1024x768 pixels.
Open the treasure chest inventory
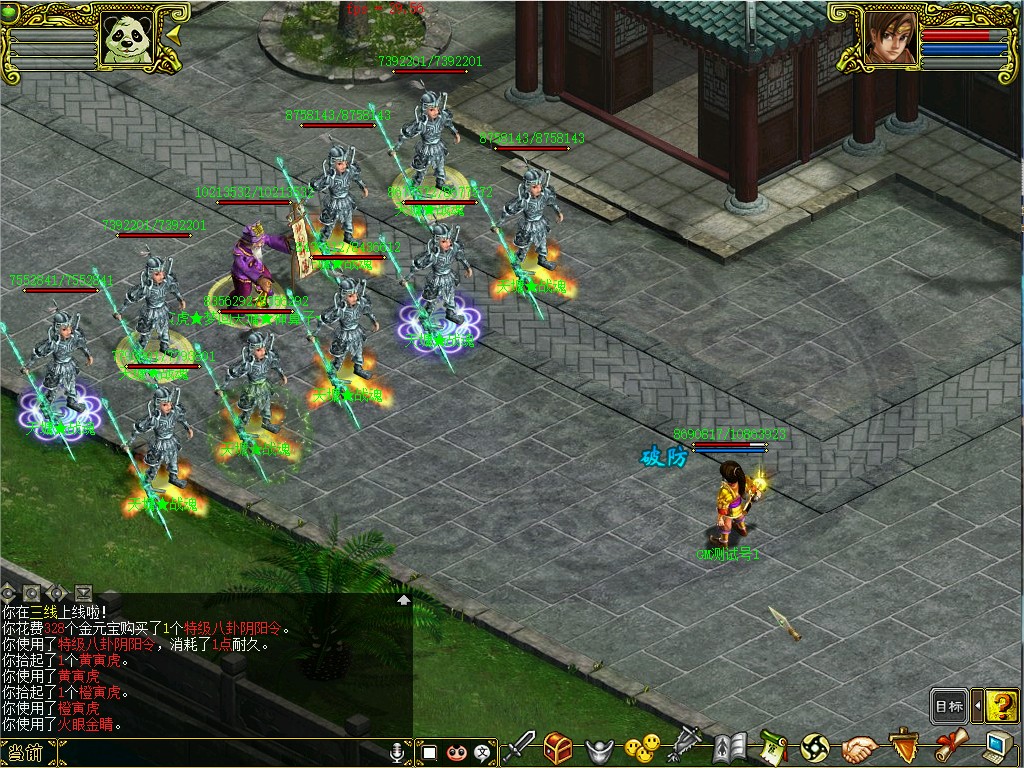coord(558,746)
